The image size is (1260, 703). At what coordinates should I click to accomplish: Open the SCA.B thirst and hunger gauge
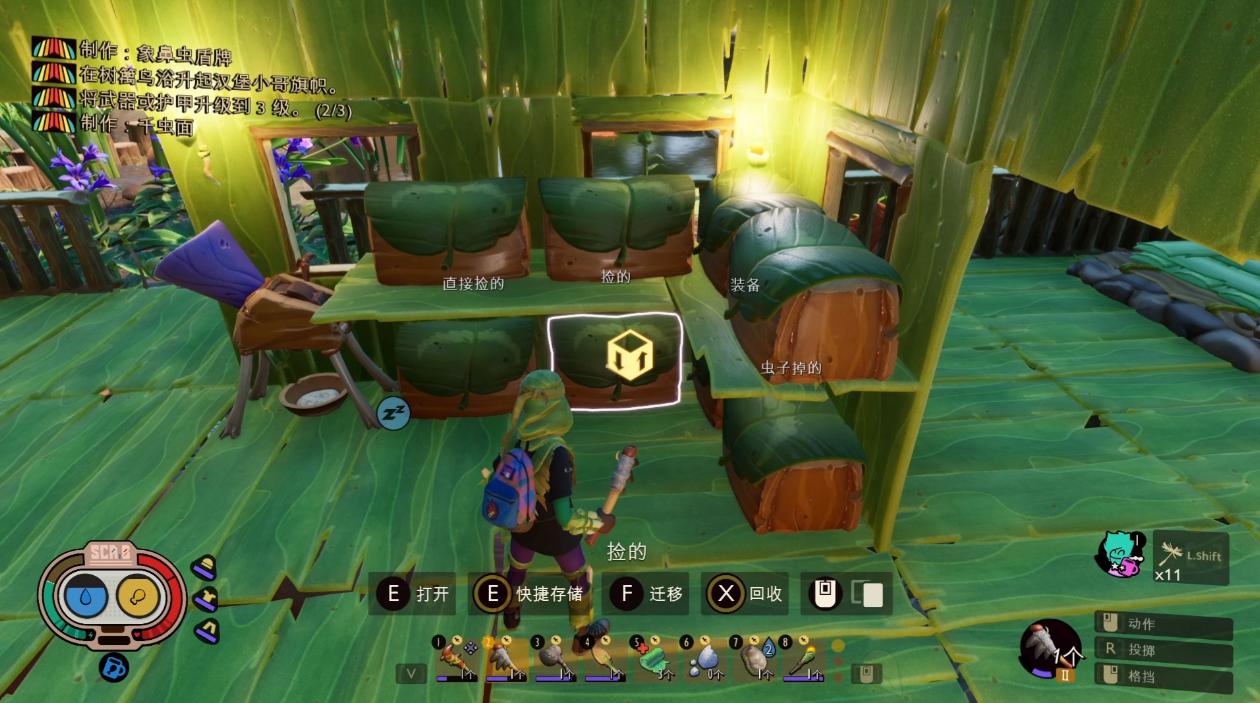point(112,596)
